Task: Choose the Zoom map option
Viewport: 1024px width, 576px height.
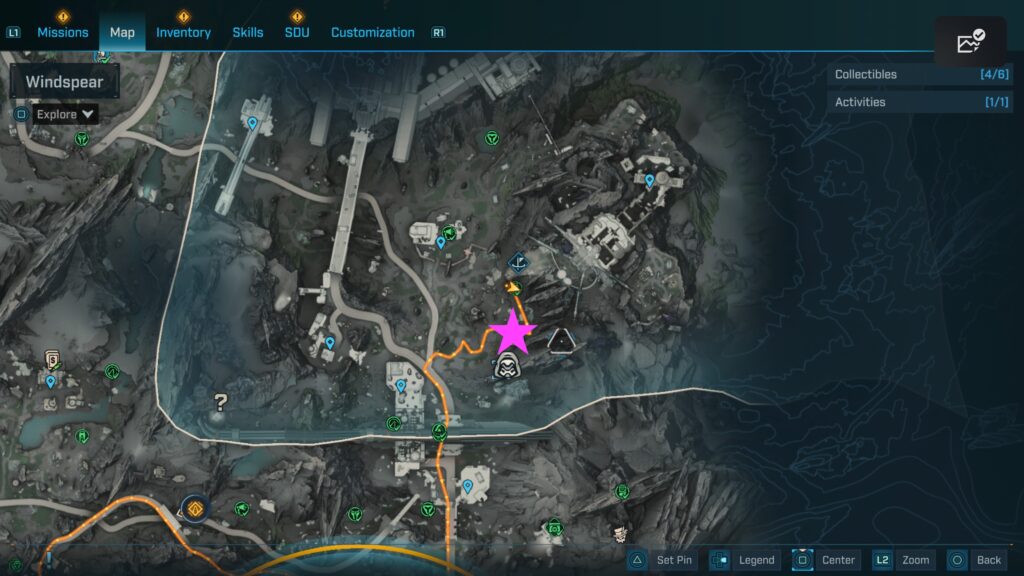Action: pyautogui.click(x=903, y=560)
